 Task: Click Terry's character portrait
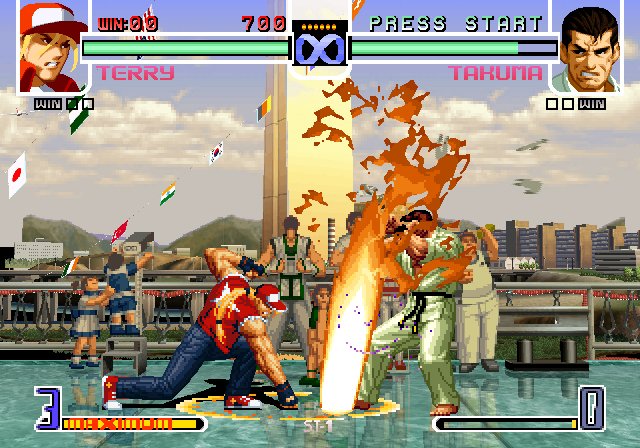point(48,47)
